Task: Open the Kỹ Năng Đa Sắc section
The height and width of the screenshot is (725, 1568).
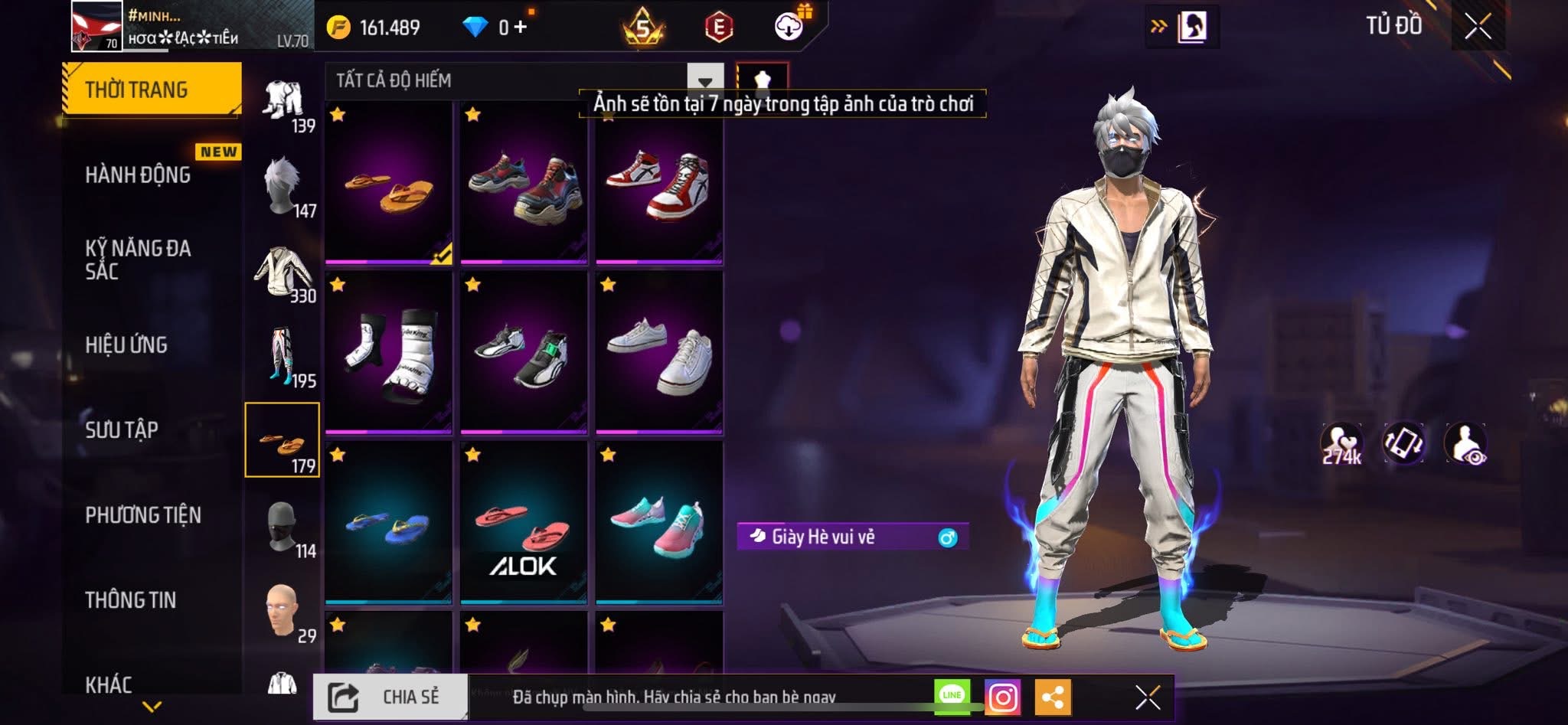Action: pos(139,260)
